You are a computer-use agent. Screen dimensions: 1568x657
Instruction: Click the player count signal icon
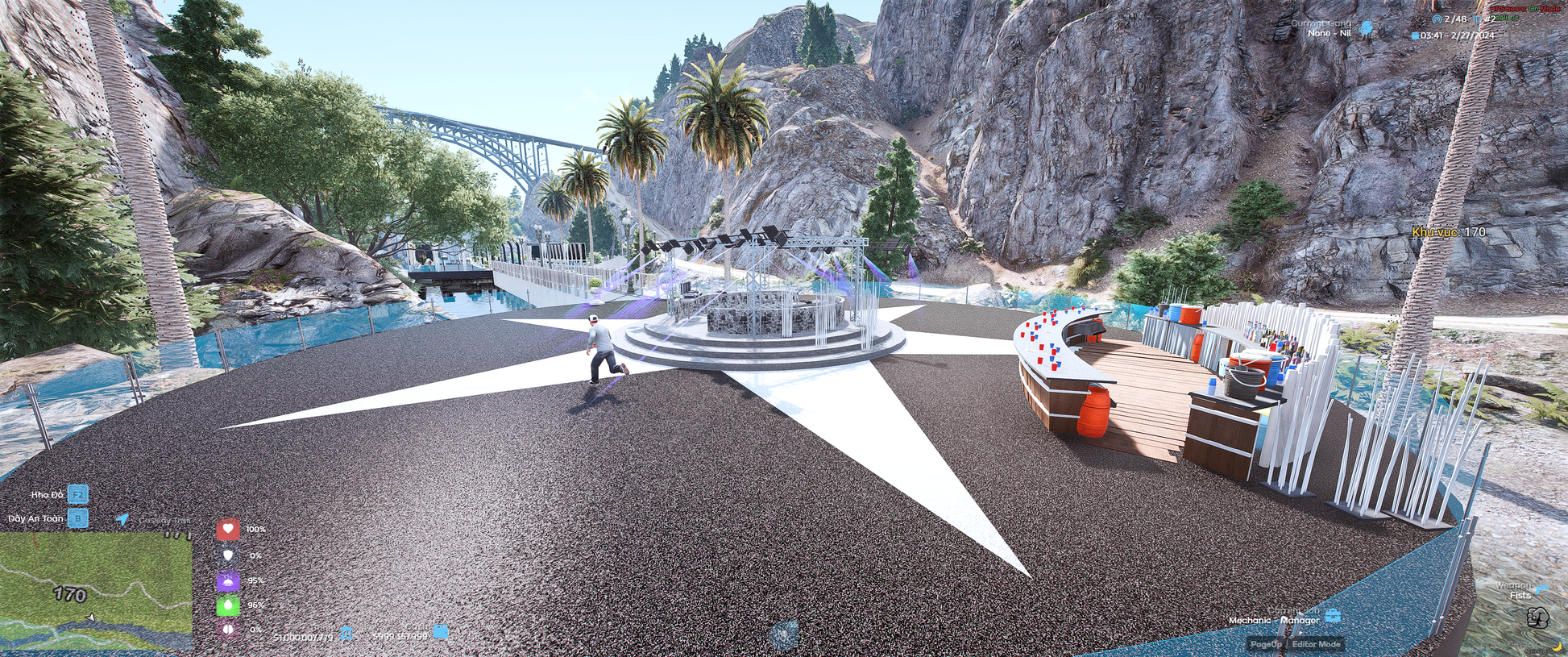pyautogui.click(x=1437, y=19)
